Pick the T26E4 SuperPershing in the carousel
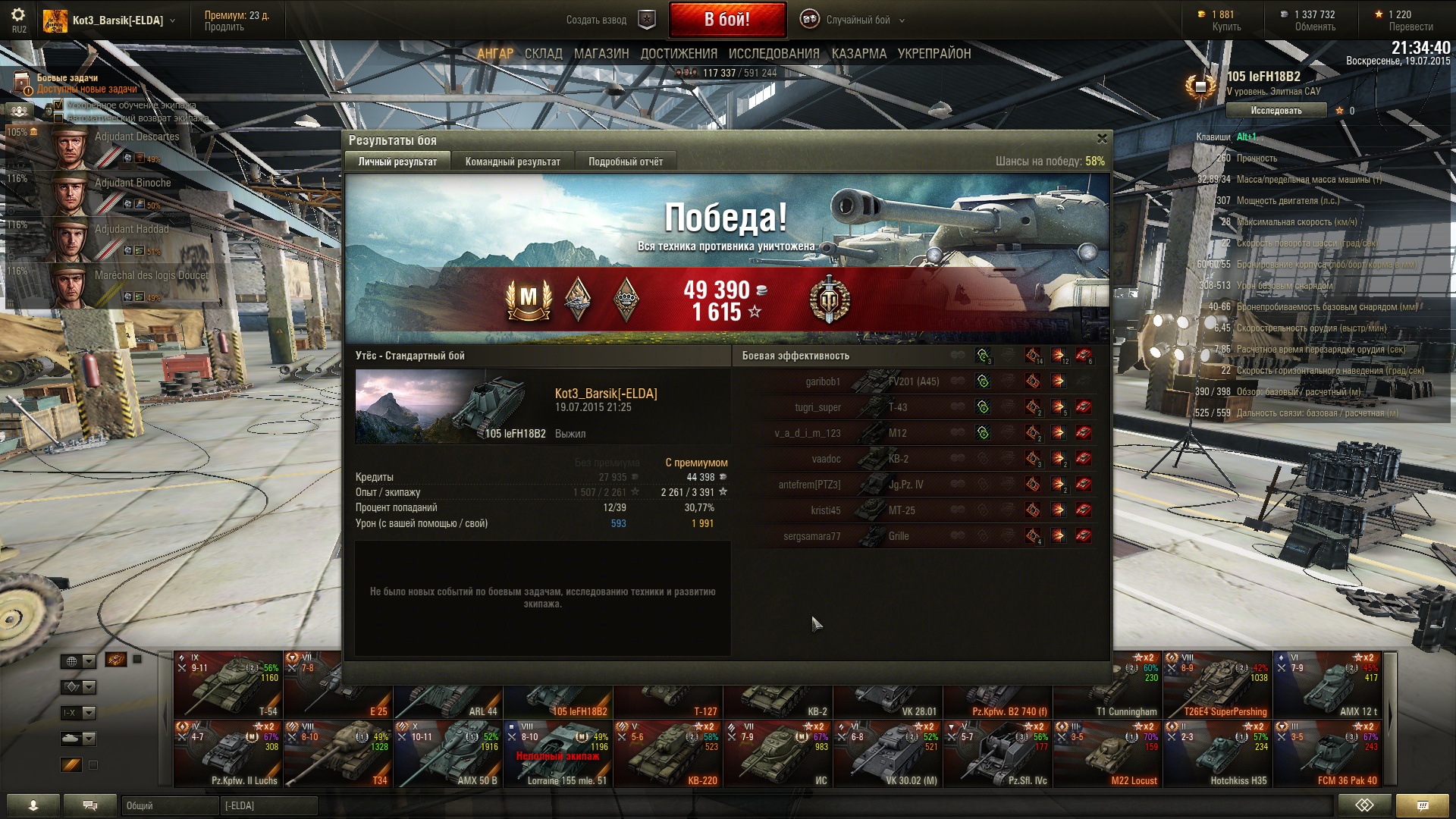This screenshot has width=1456, height=819. 1218,685
